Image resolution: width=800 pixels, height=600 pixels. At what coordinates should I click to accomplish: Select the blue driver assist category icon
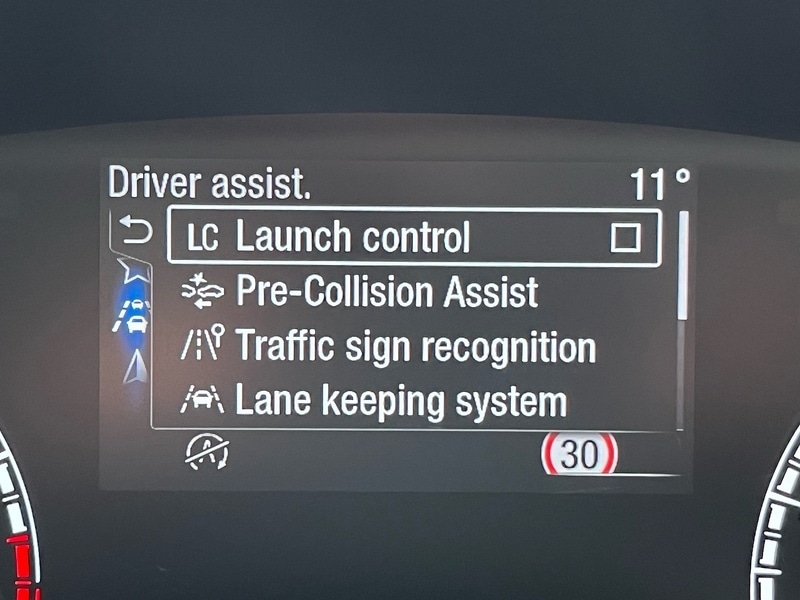134,312
